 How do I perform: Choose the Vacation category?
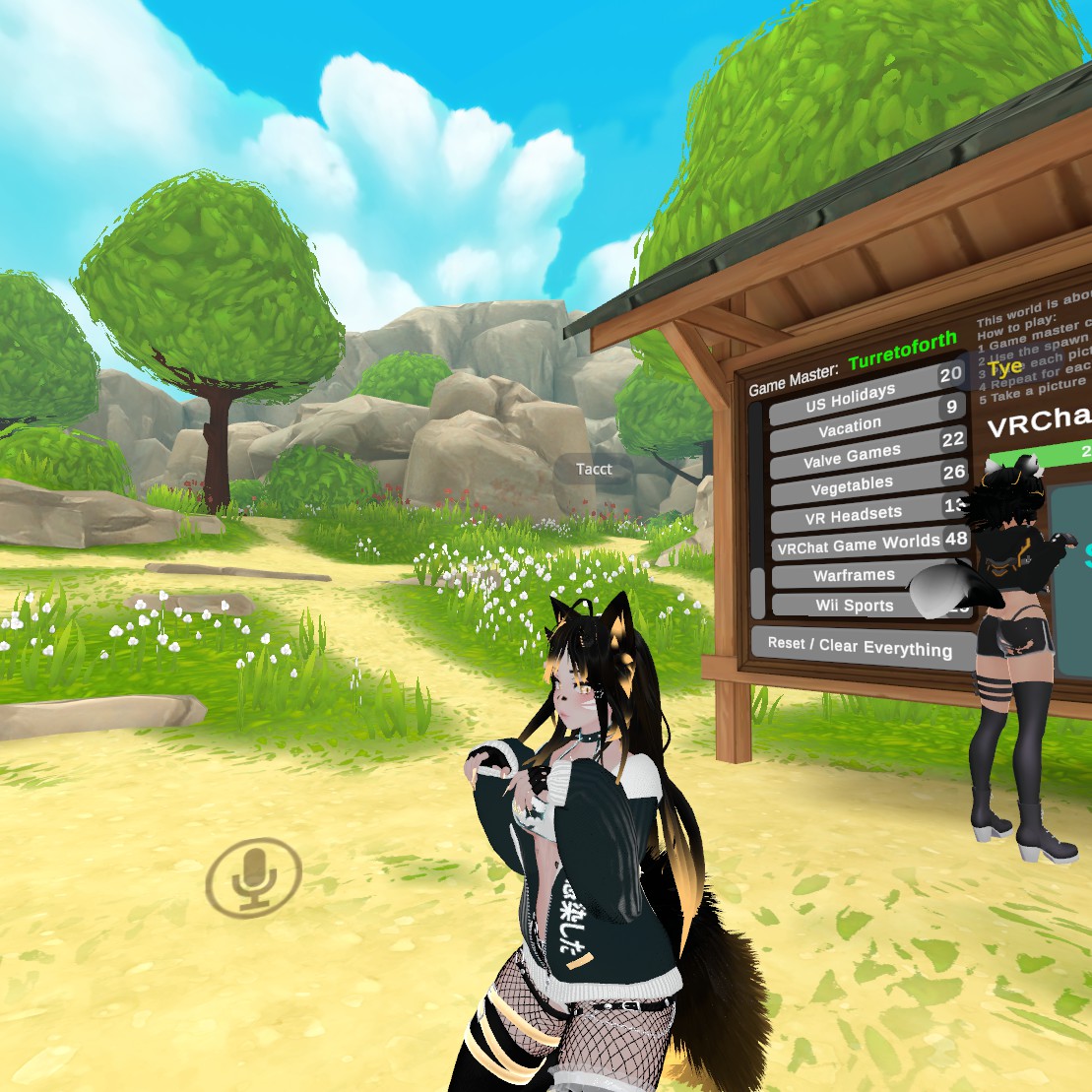851,426
